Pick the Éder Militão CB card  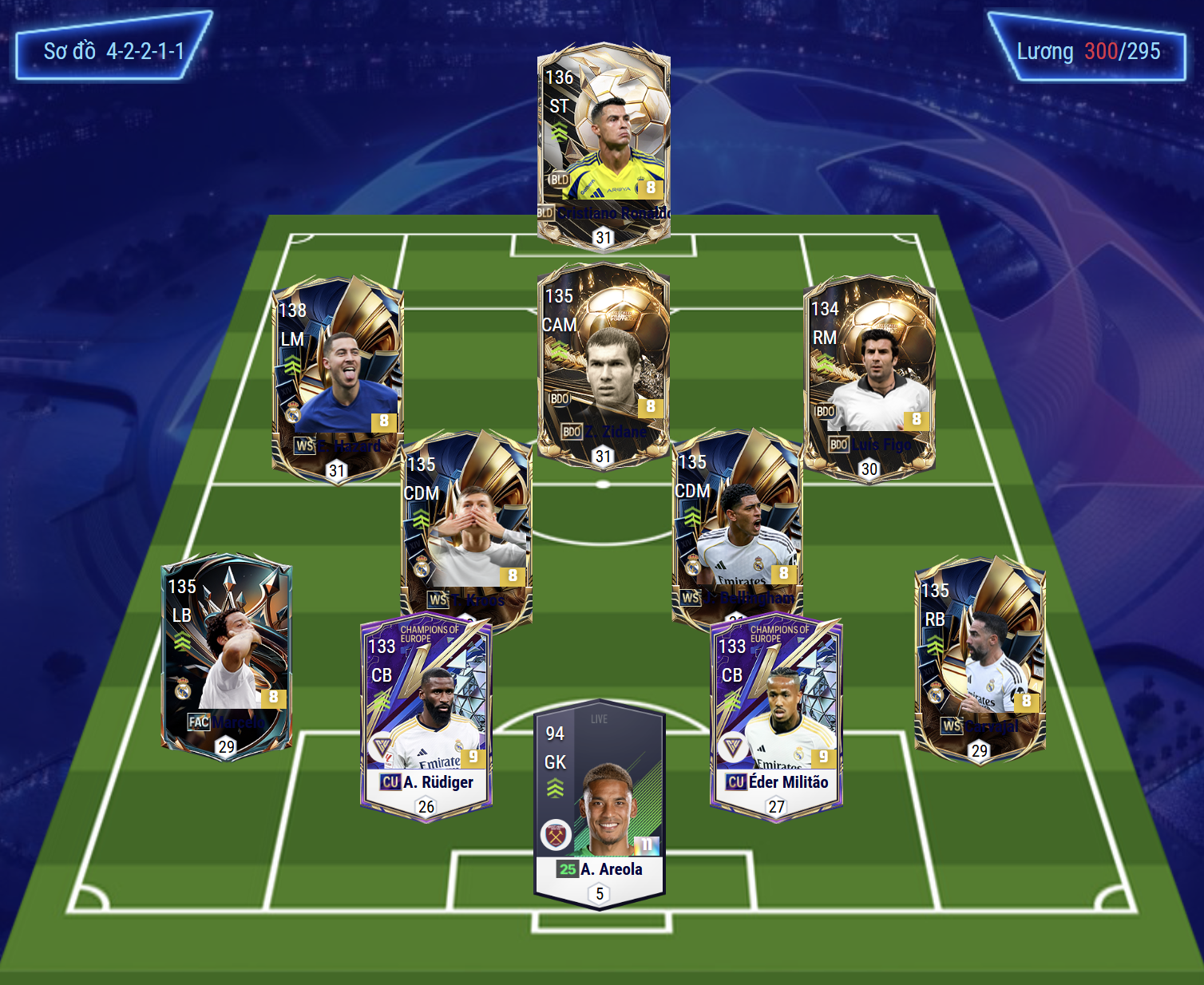pos(776,716)
